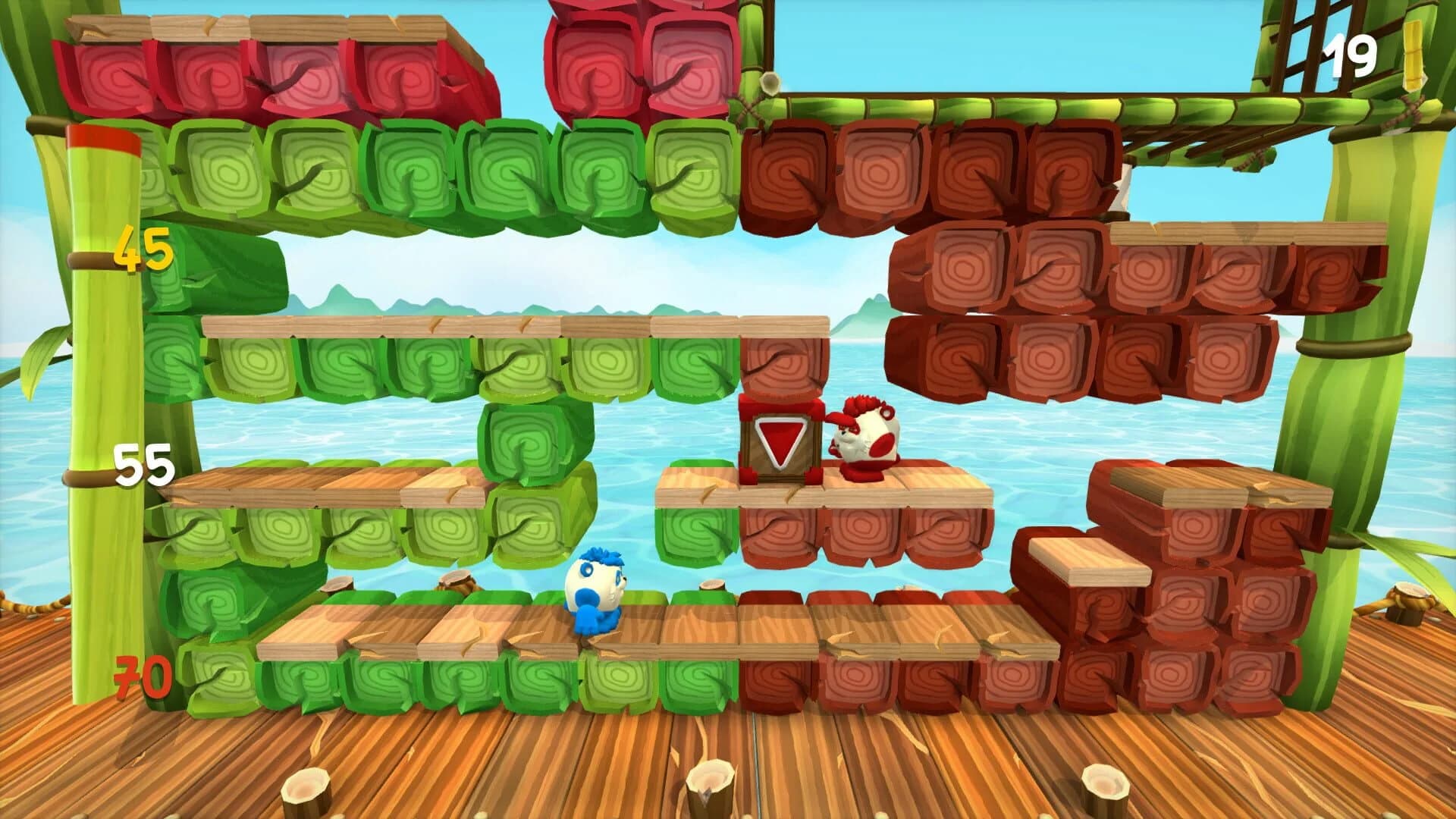Click the 70 marker on the bamboo gauge
Screen dimensions: 1456x819
click(x=140, y=675)
